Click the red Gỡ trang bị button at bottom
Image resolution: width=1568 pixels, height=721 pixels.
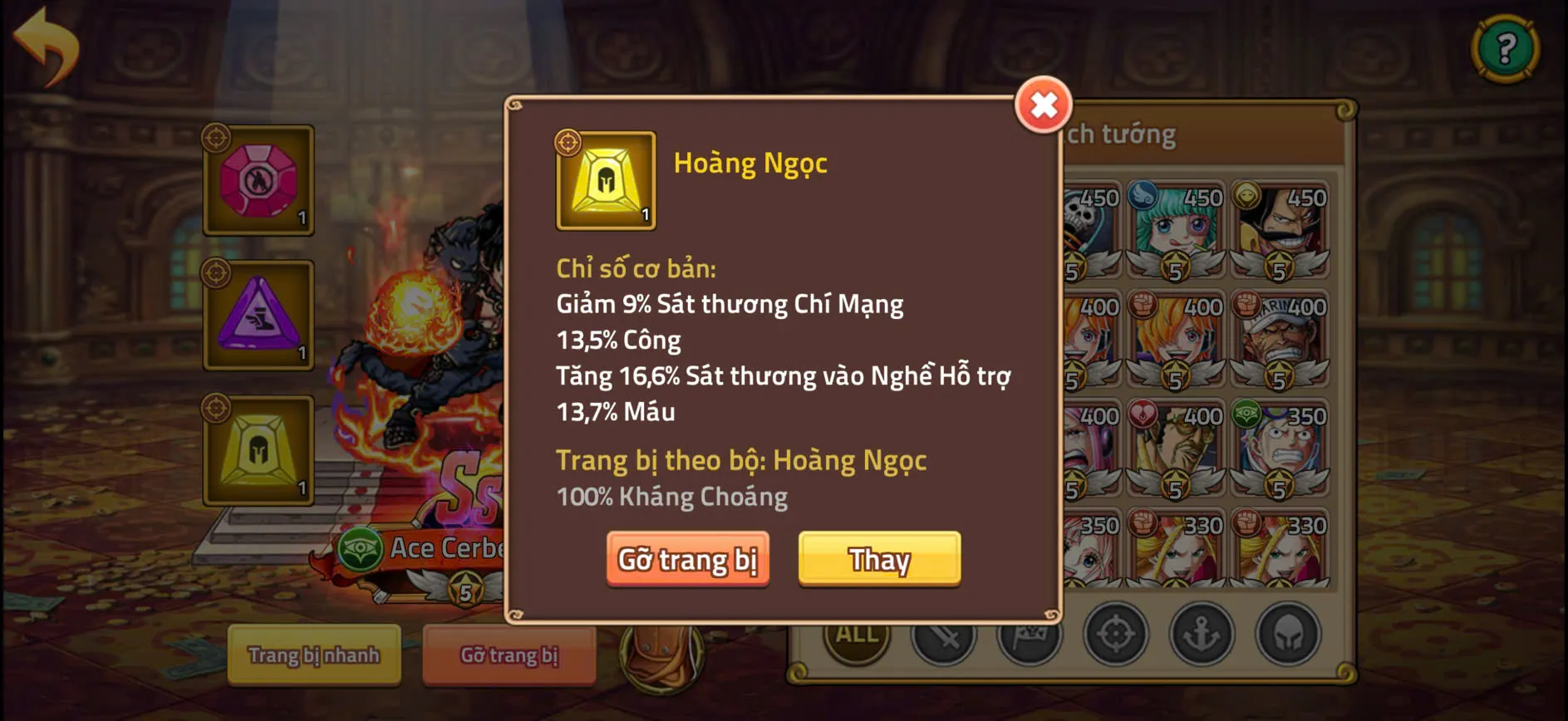pyautogui.click(x=509, y=655)
